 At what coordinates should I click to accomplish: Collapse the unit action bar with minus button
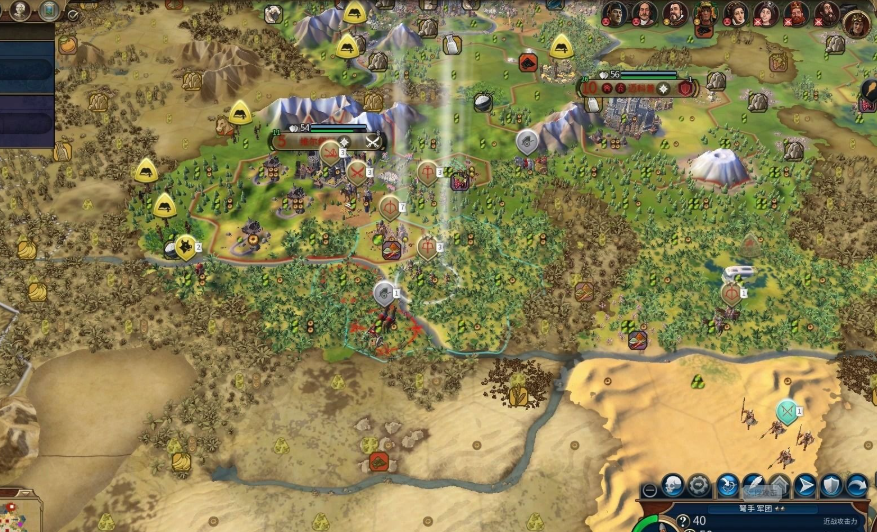[x=651, y=490]
